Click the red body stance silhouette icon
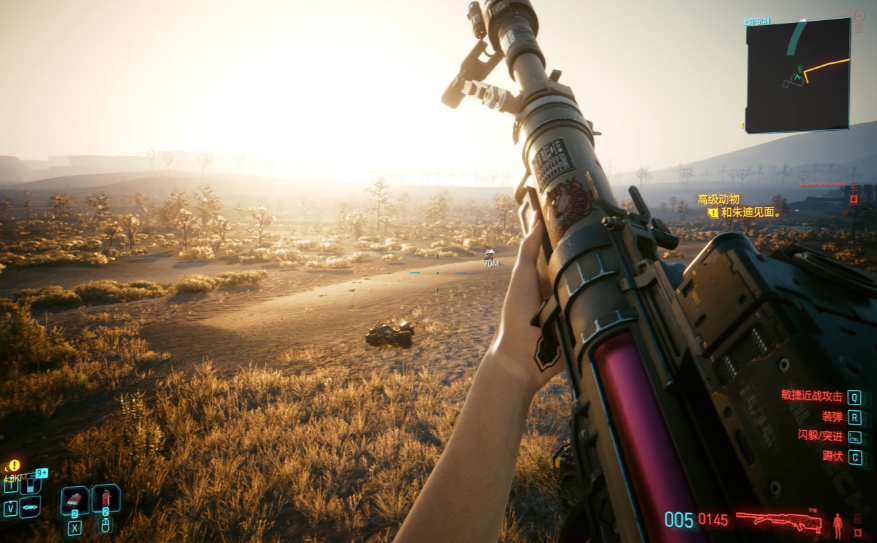 [838, 521]
